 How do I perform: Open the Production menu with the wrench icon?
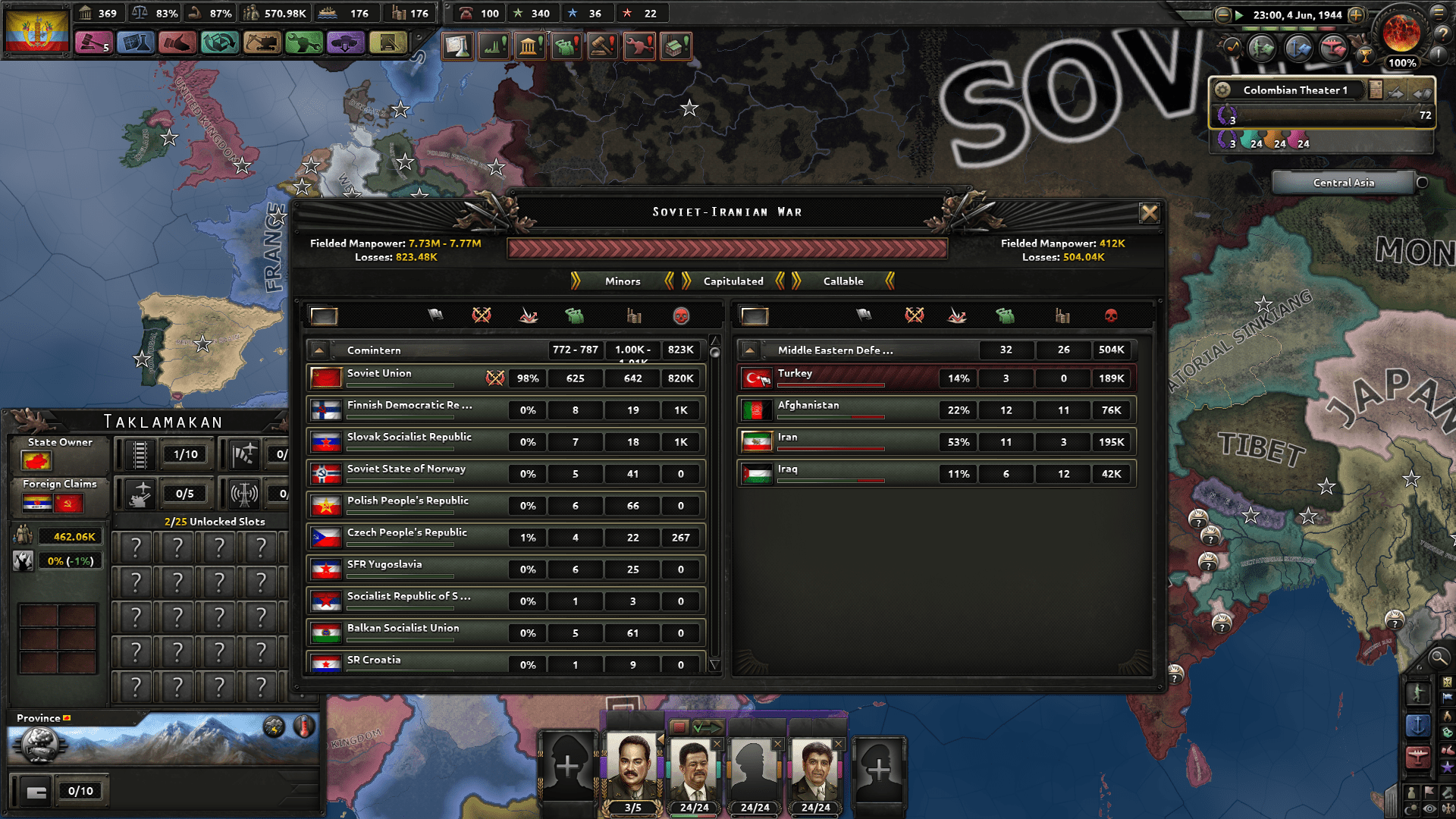click(303, 43)
